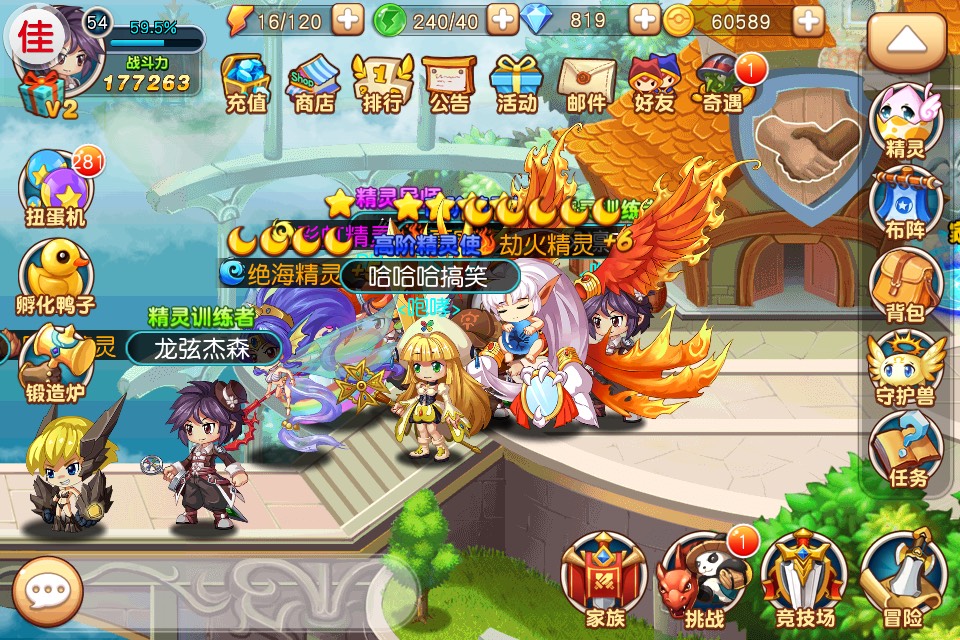Viewport: 960px width, 640px height.
Task: Open the 活动 events gift box
Action: pos(517,82)
